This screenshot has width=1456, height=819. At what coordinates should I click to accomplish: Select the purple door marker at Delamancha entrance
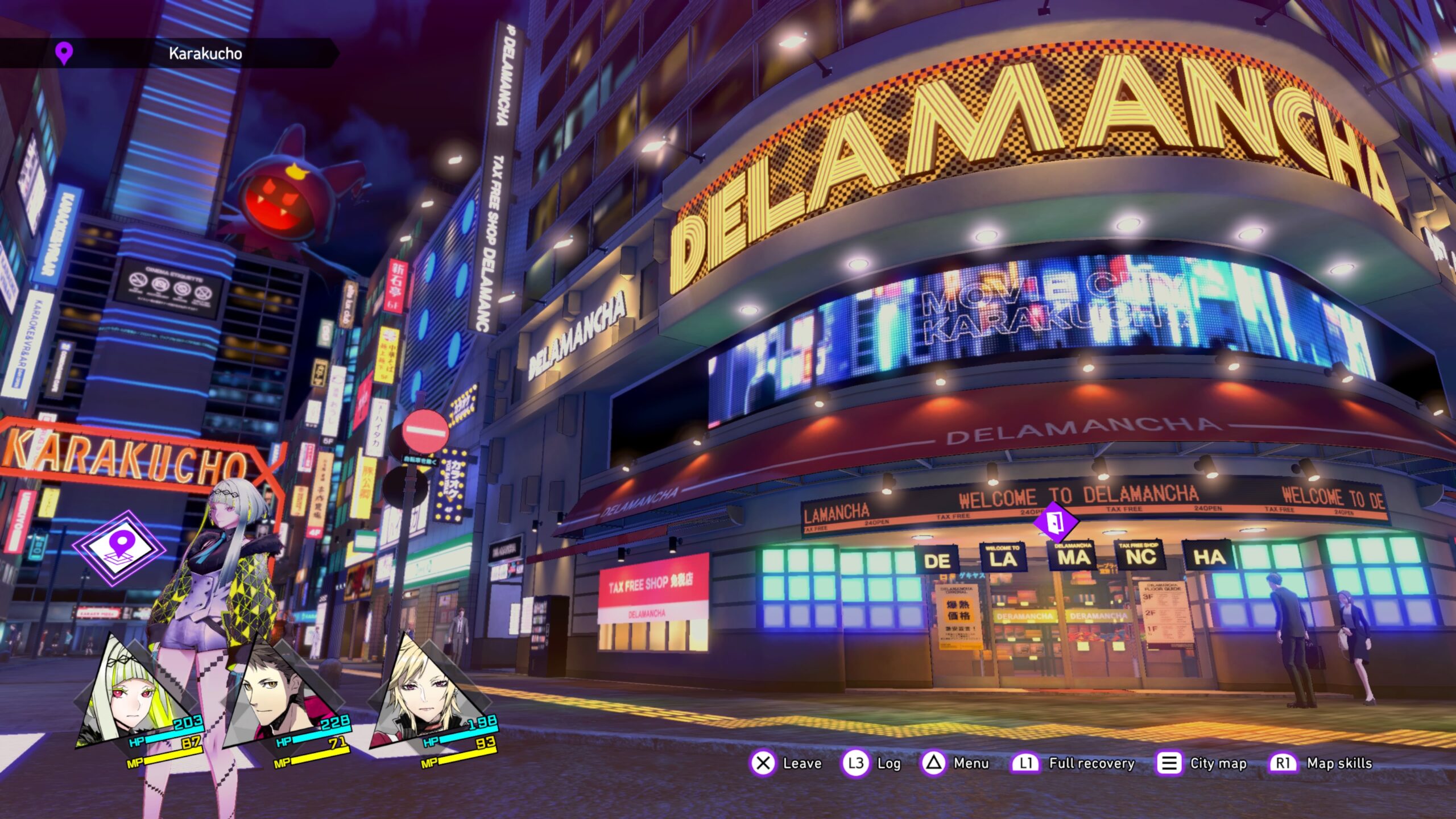pyautogui.click(x=1055, y=522)
